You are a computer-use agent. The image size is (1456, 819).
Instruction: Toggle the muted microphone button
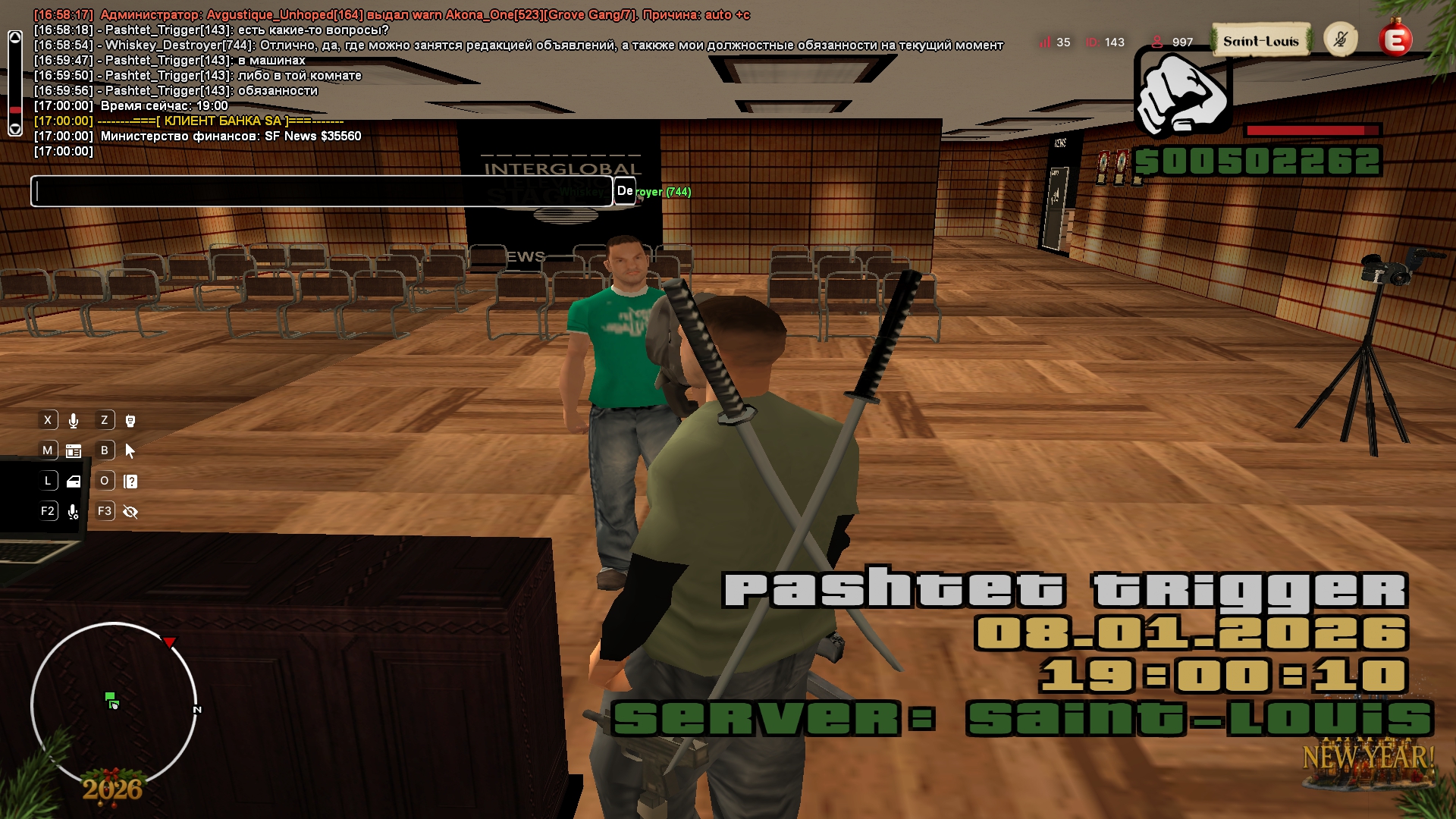pos(1340,39)
